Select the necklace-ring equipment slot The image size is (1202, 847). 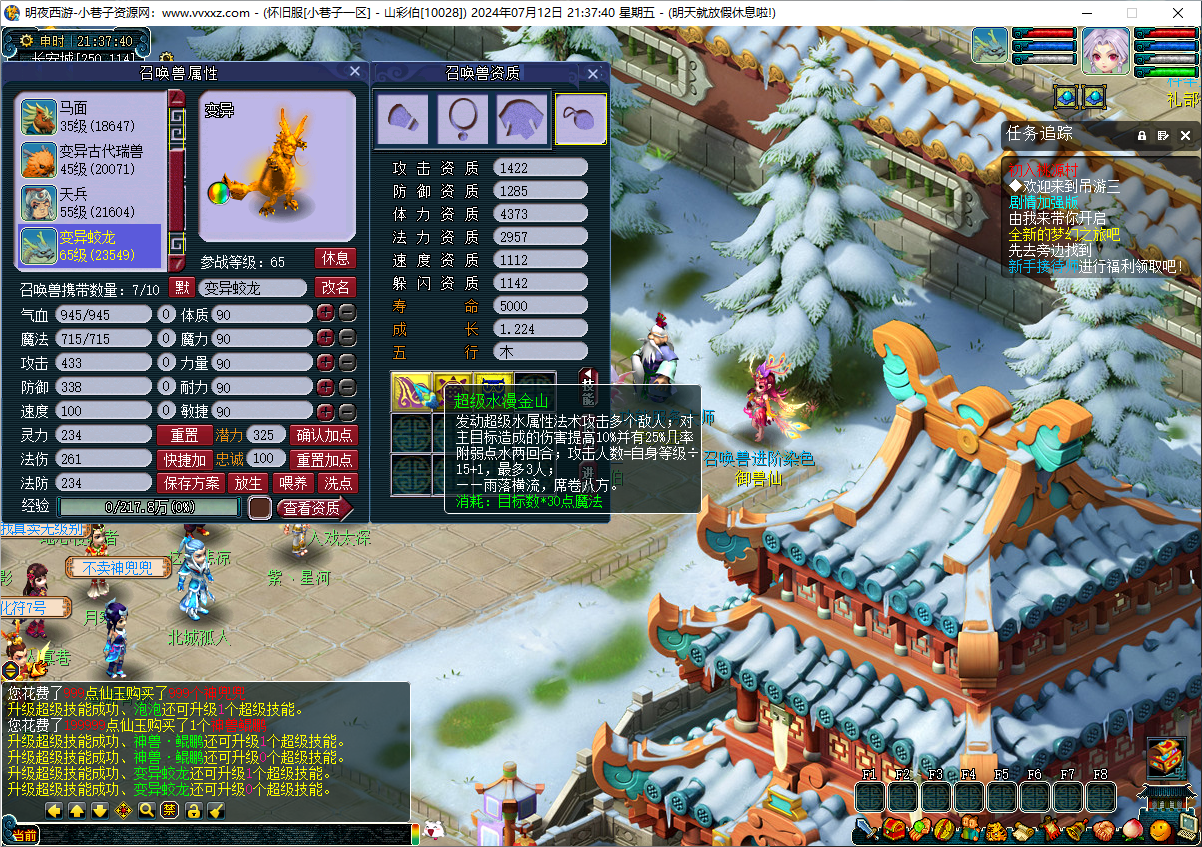[x=462, y=119]
